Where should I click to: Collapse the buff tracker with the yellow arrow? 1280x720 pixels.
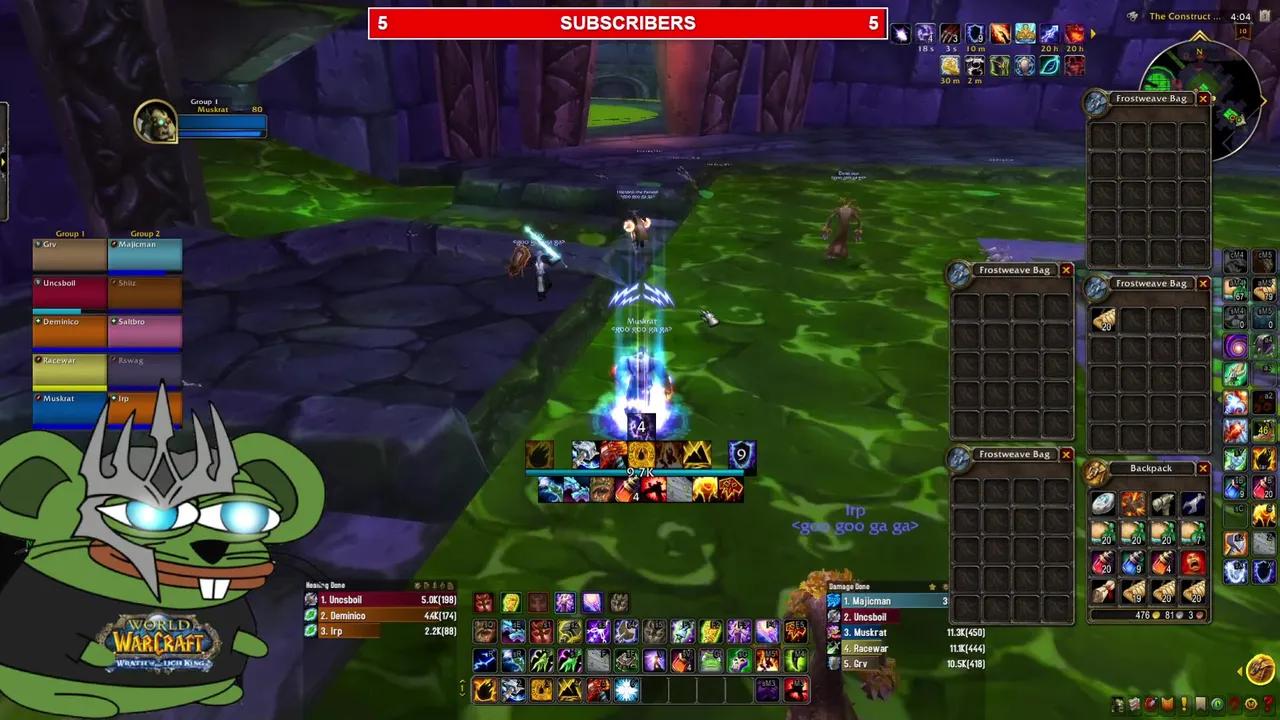tap(1093, 34)
